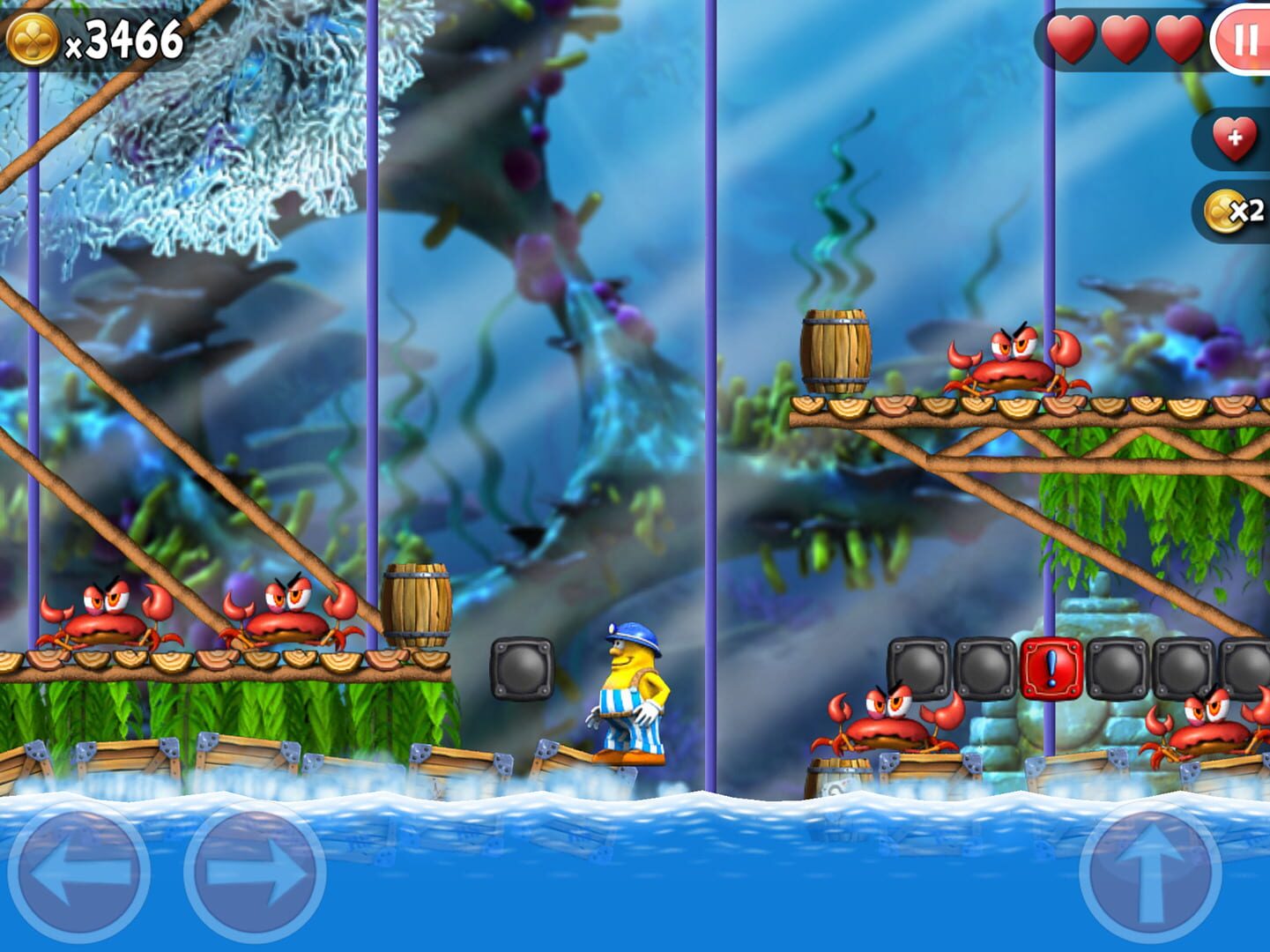This screenshot has height=952, width=1270.
Task: Select the barrel on the upper right platform
Action: tap(836, 353)
